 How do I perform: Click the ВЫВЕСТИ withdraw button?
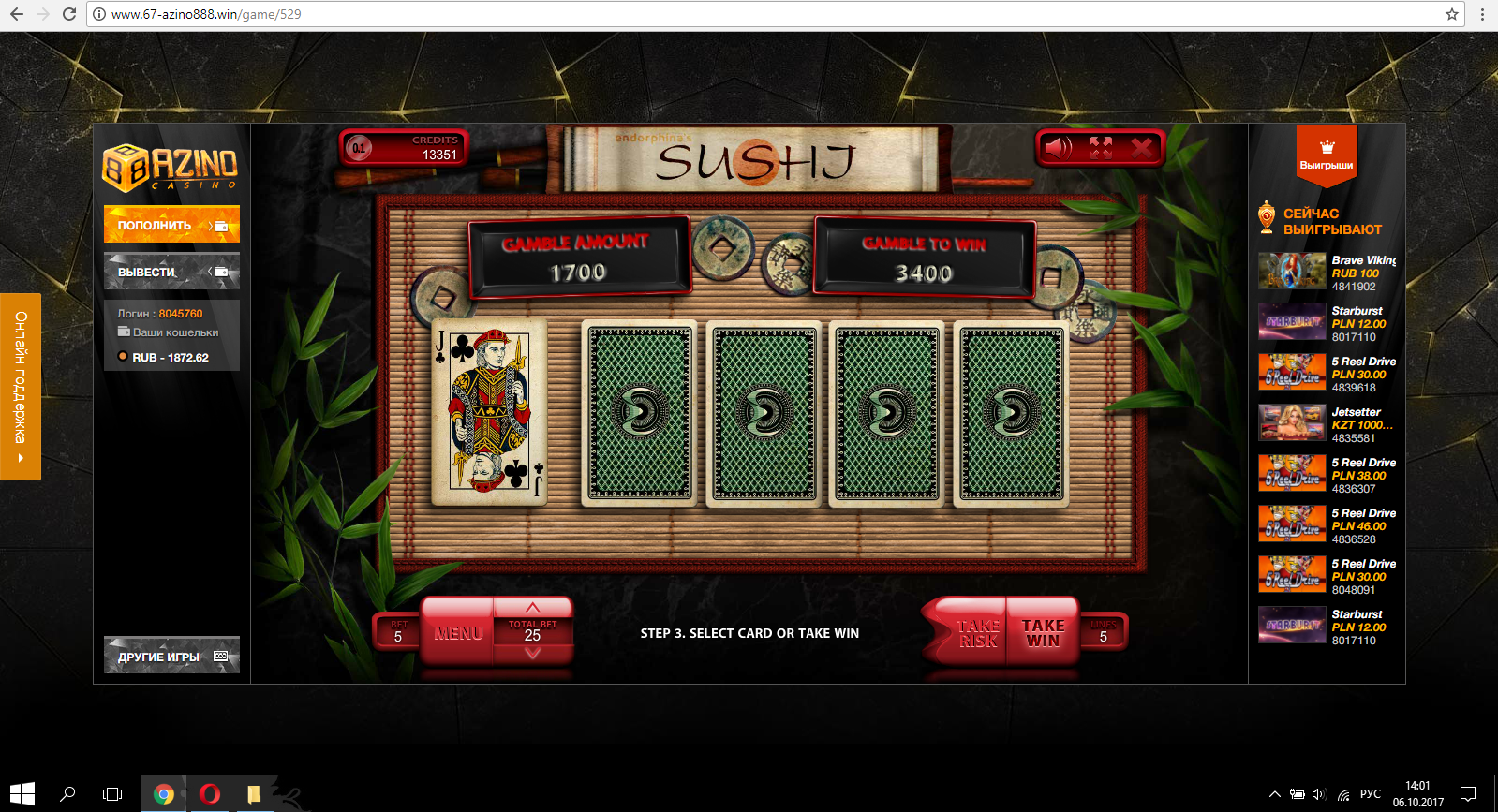[x=171, y=272]
